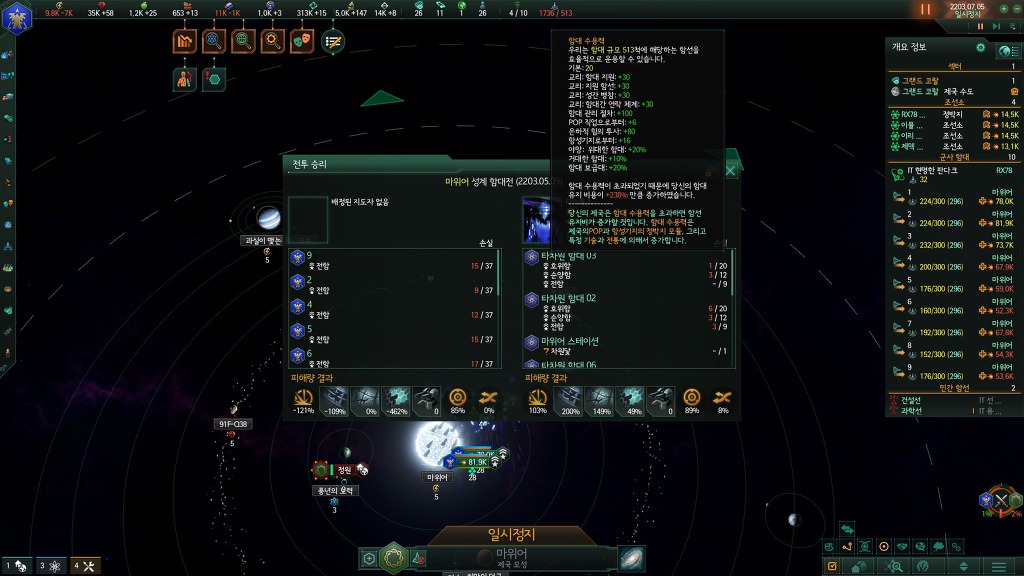Close the battle victory report window

point(731,171)
